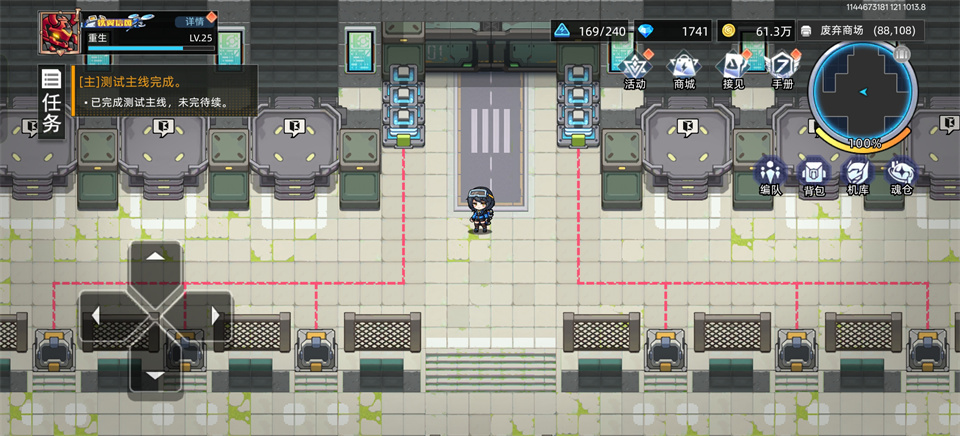
Task: Open the 详情 details button
Action: [x=195, y=21]
